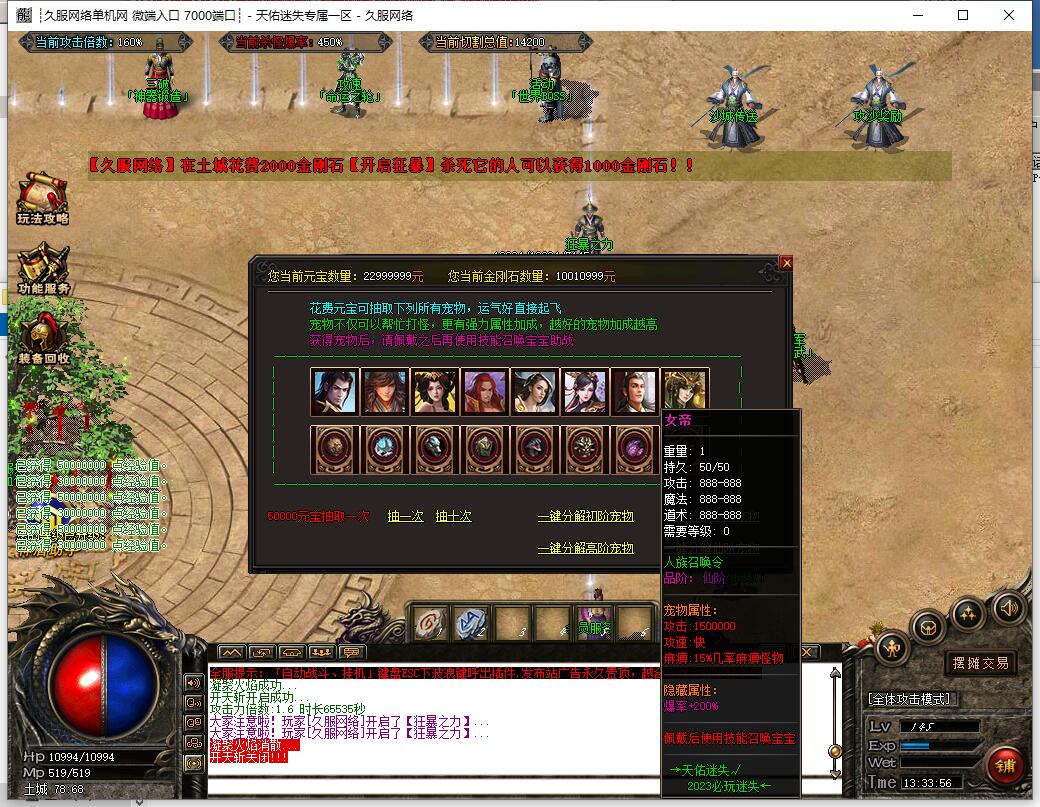
Task: Open the 摆摊交易 stall trading button
Action: [979, 662]
